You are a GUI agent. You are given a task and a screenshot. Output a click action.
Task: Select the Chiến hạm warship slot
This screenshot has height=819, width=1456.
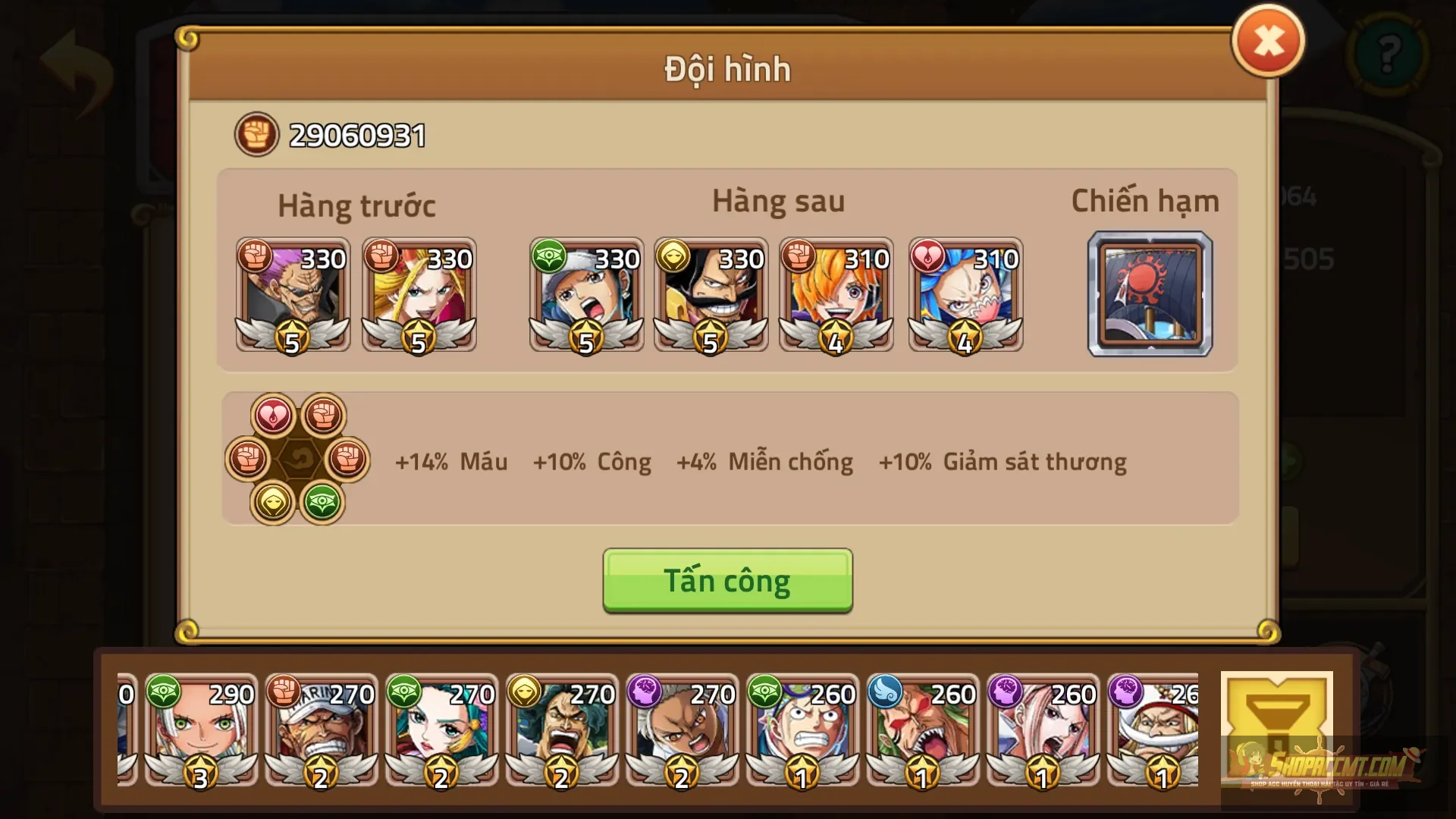(x=1150, y=294)
